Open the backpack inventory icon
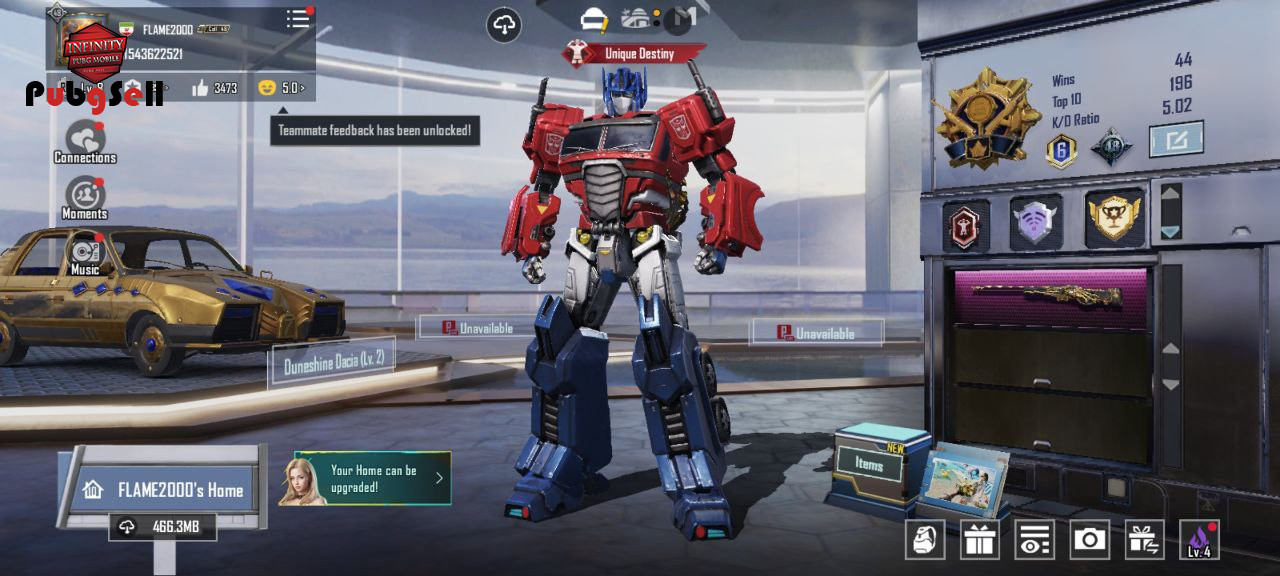 click(x=925, y=540)
